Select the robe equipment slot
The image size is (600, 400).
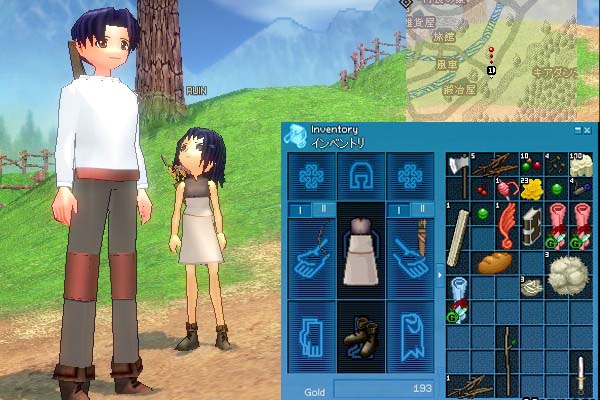tap(410, 337)
